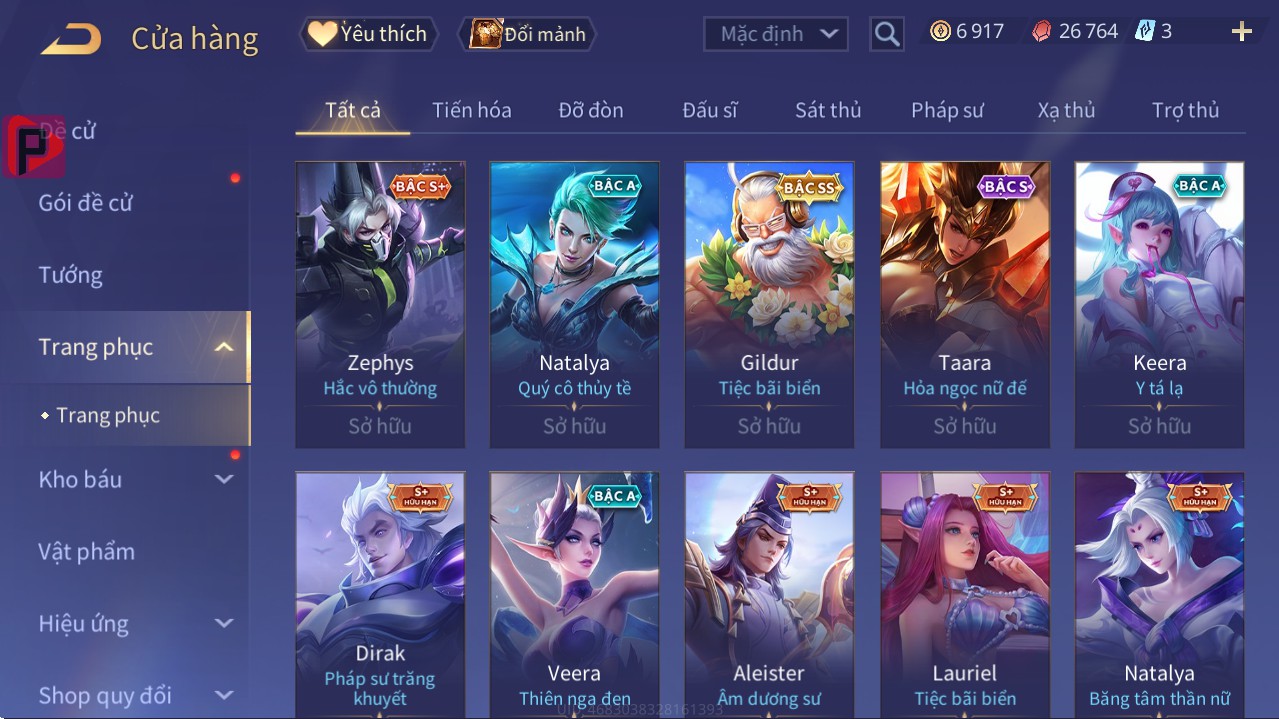Expand the Mặc định sort dropdown
This screenshot has height=719, width=1279.
pos(776,34)
